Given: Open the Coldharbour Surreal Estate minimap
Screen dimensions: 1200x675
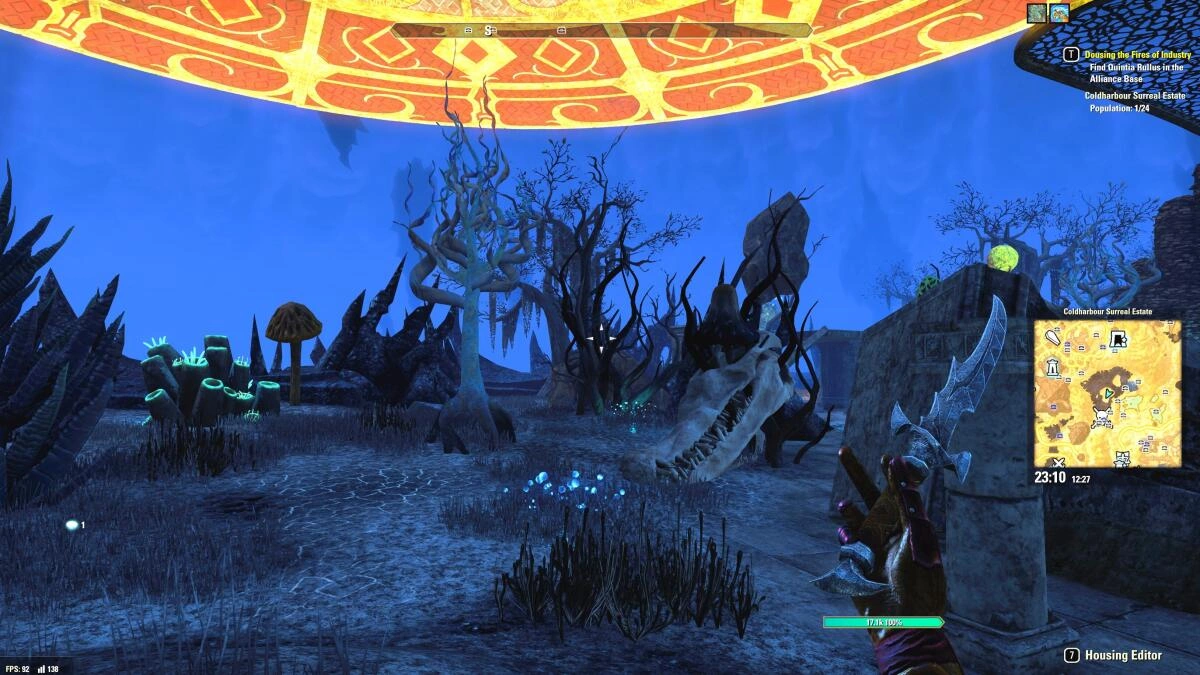Looking at the screenshot, I should coord(1107,393).
